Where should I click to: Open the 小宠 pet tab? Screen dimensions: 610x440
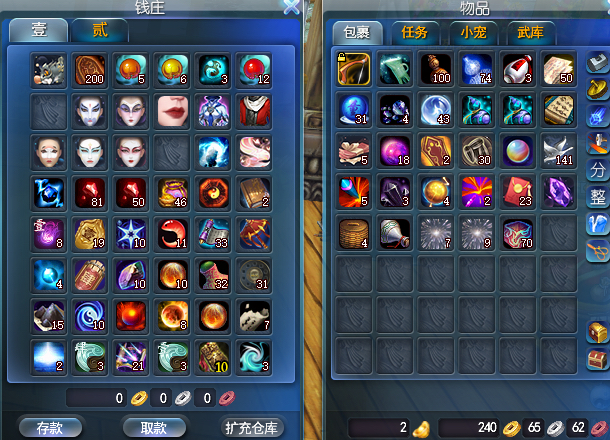[x=472, y=33]
